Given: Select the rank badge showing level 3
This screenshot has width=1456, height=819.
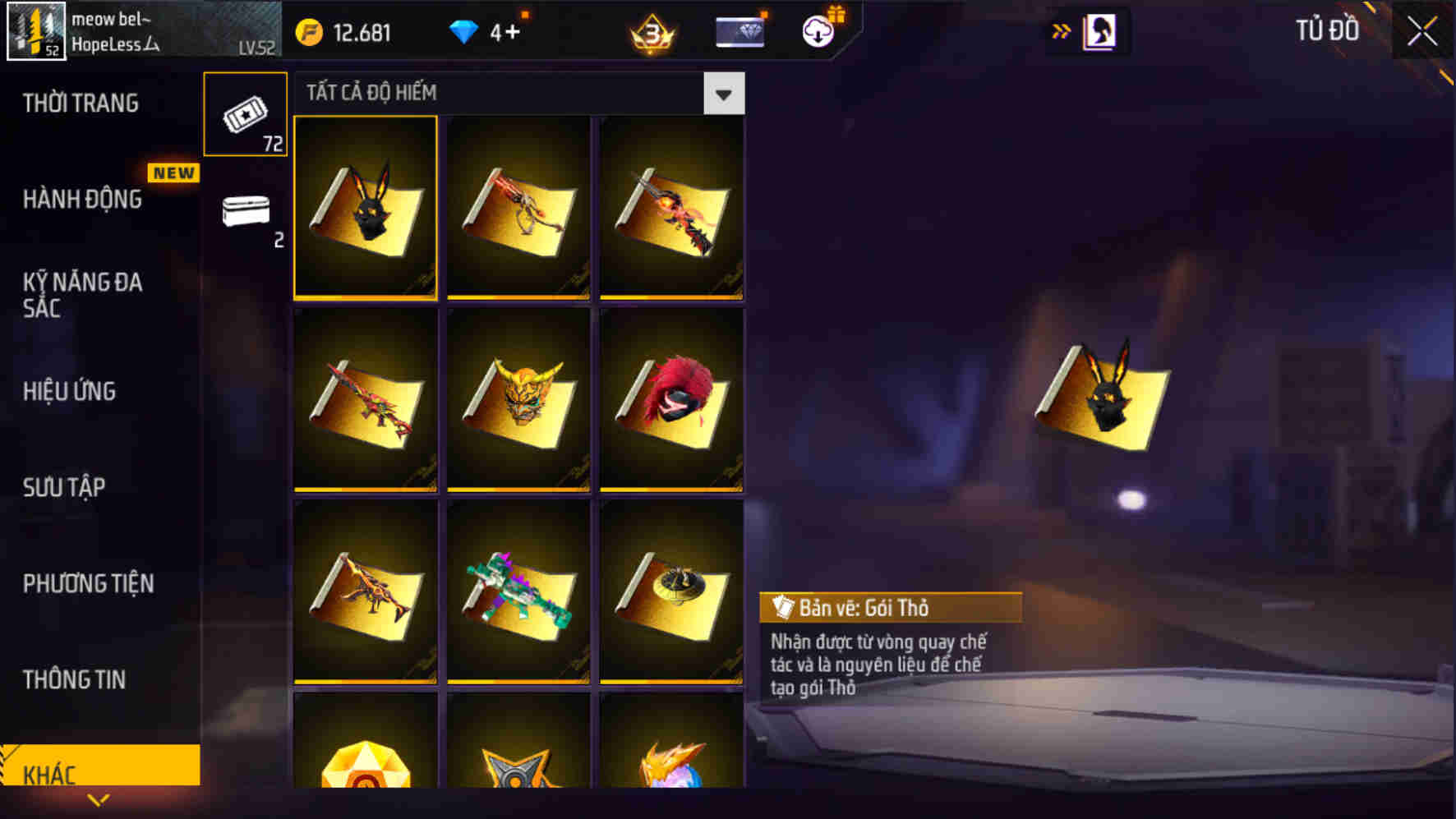Looking at the screenshot, I should (653, 30).
